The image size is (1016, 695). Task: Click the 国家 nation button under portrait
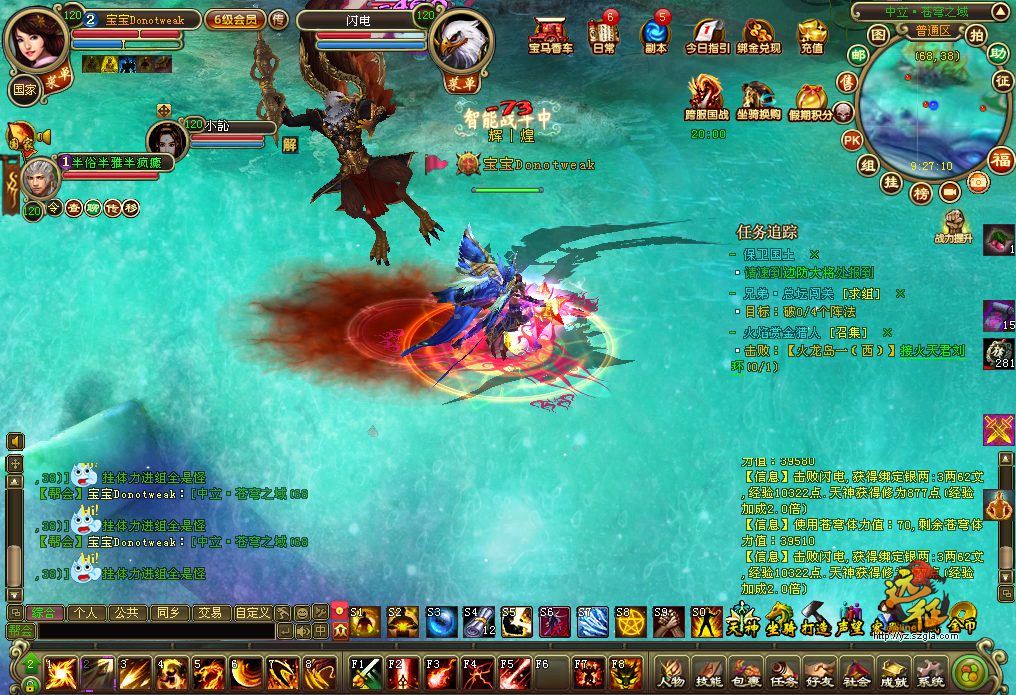(x=24, y=88)
